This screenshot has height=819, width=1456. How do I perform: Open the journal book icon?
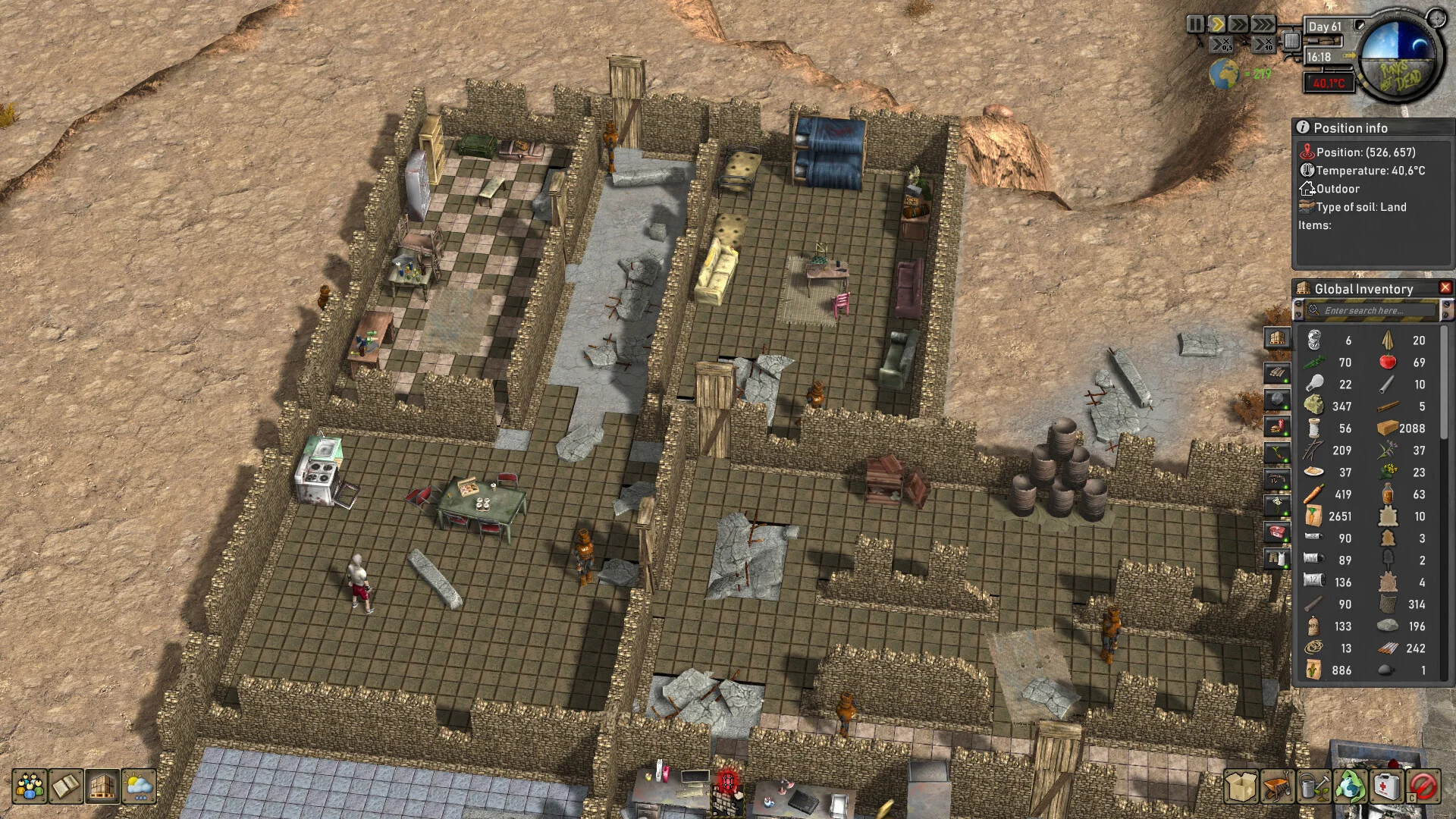(x=66, y=786)
